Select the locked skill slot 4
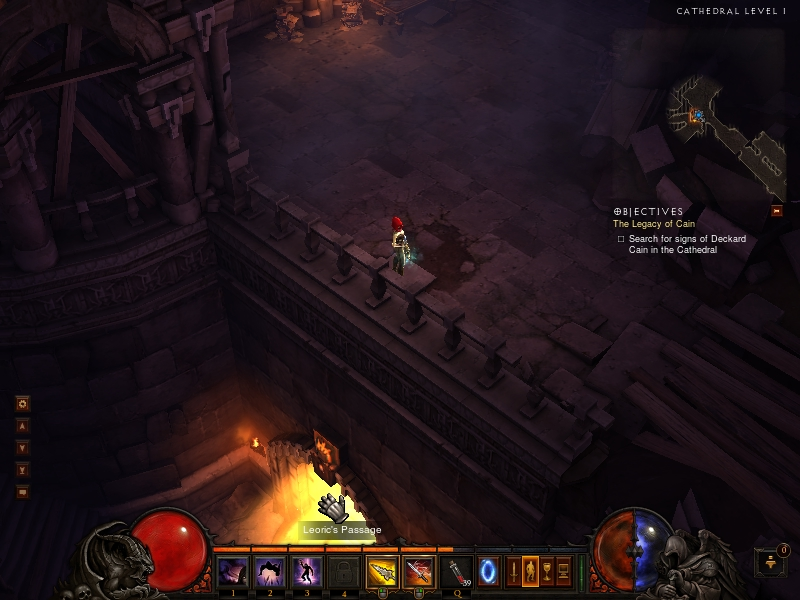Image resolution: width=800 pixels, height=600 pixels. [342, 572]
